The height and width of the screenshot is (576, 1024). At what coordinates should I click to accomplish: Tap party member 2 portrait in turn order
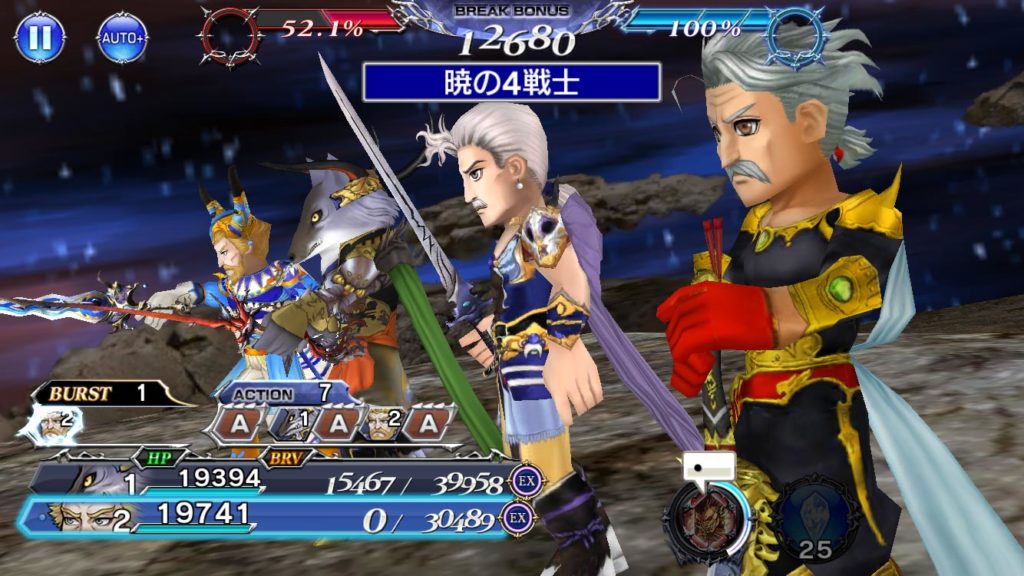[x=380, y=423]
